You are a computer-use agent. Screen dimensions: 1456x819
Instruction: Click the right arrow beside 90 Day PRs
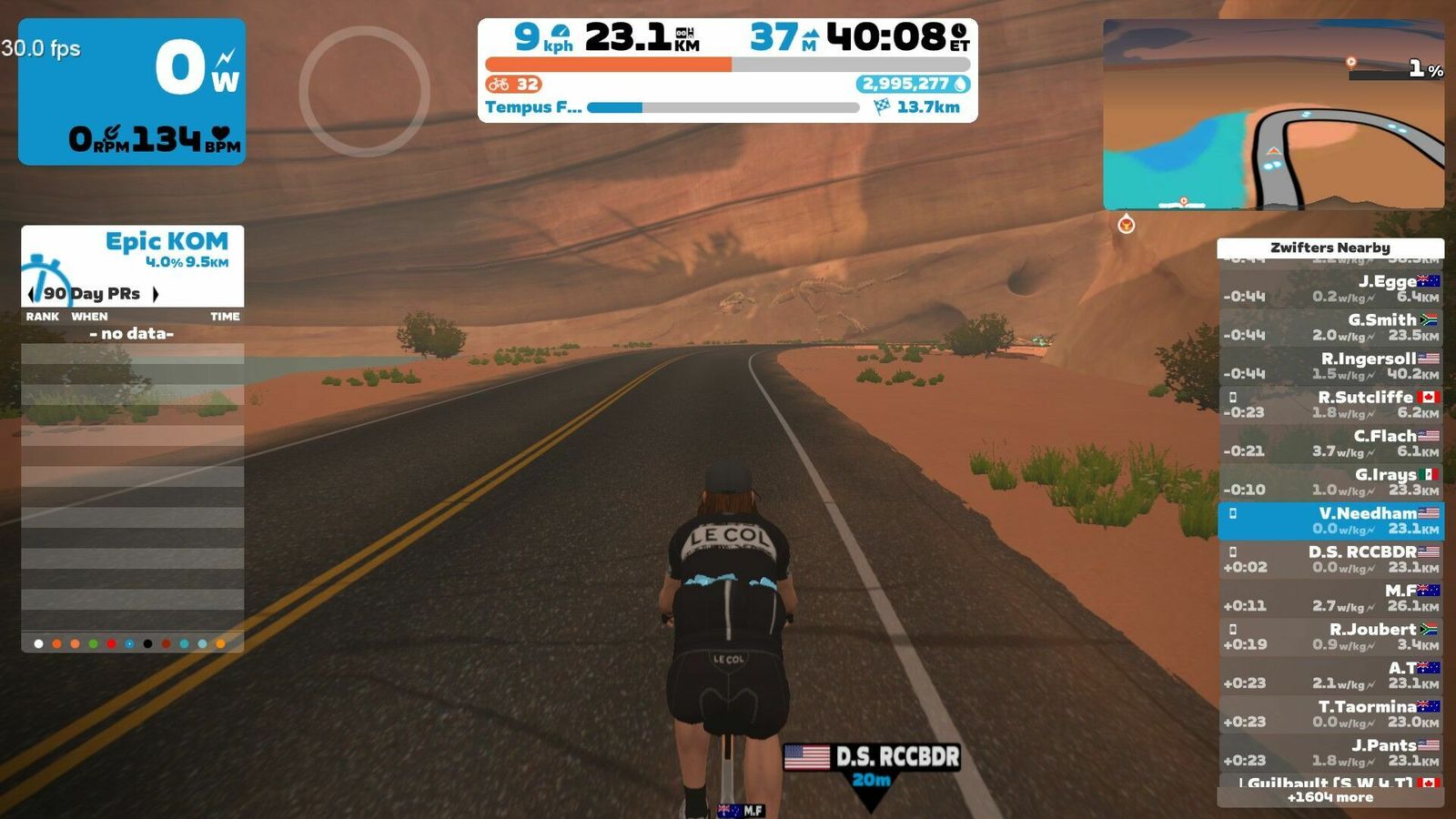(156, 294)
